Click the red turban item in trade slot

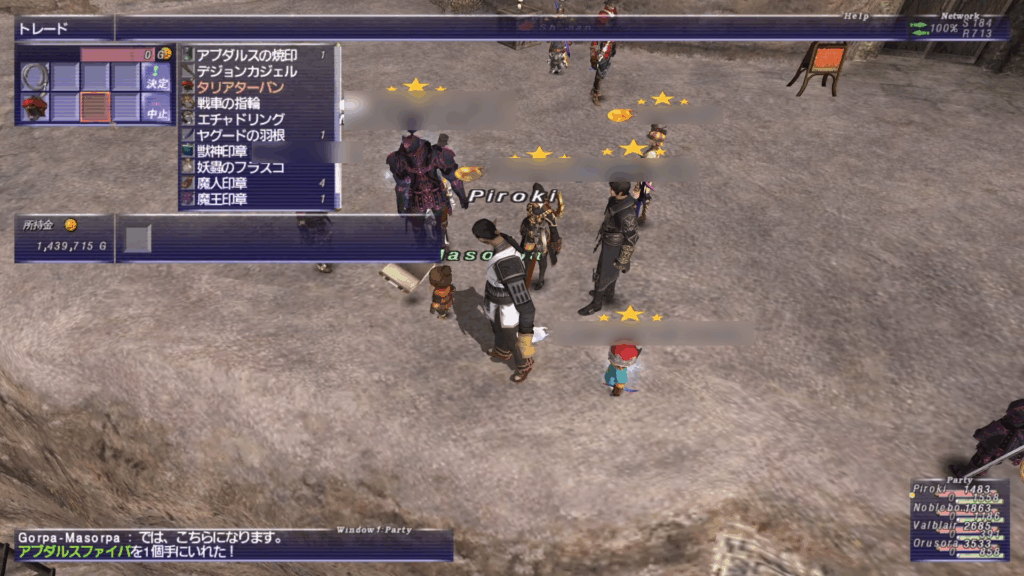35,107
